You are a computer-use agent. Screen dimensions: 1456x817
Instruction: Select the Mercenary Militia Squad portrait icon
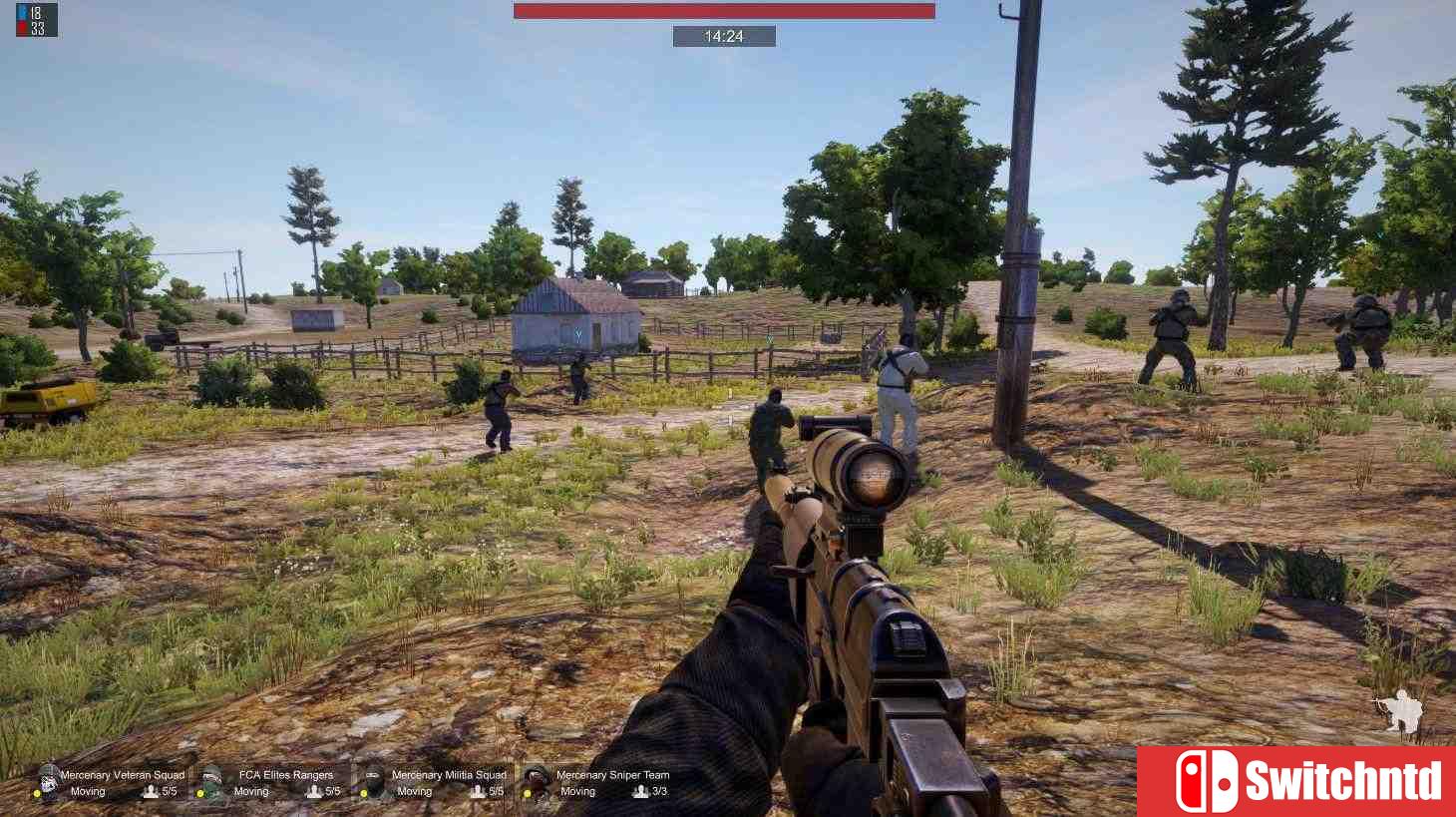[373, 782]
